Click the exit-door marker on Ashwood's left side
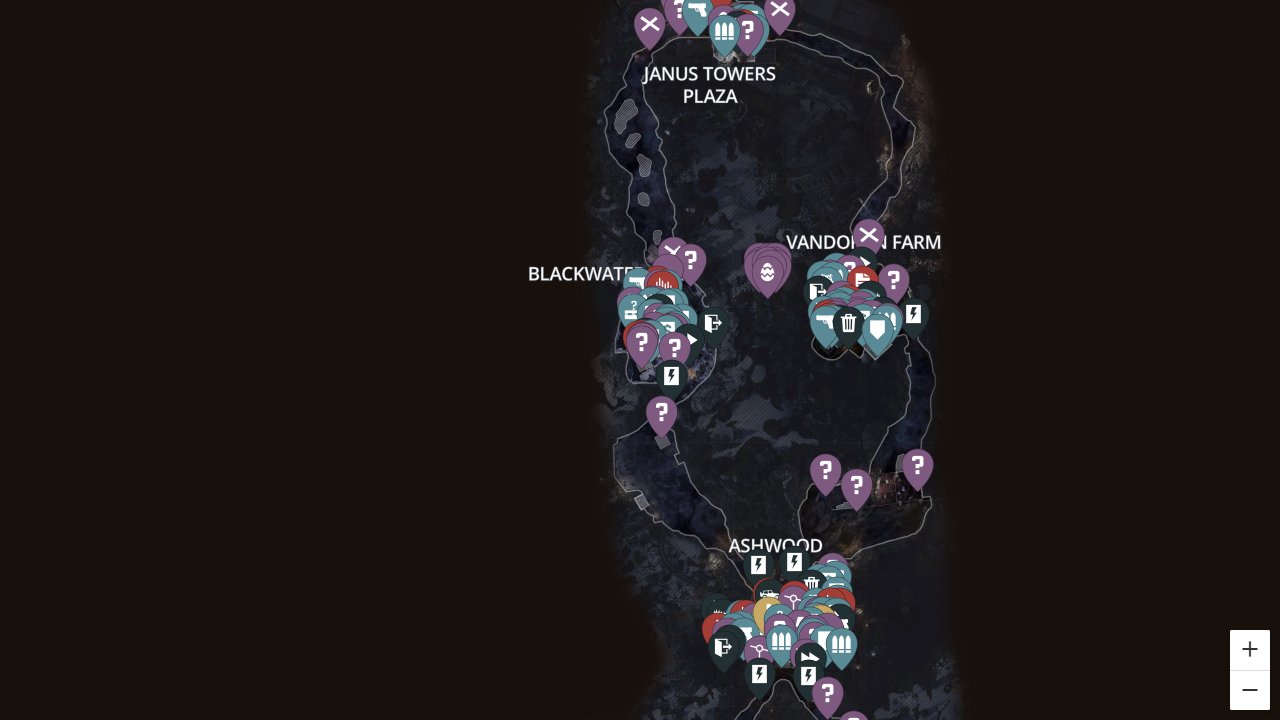The height and width of the screenshot is (720, 1280). point(722,645)
